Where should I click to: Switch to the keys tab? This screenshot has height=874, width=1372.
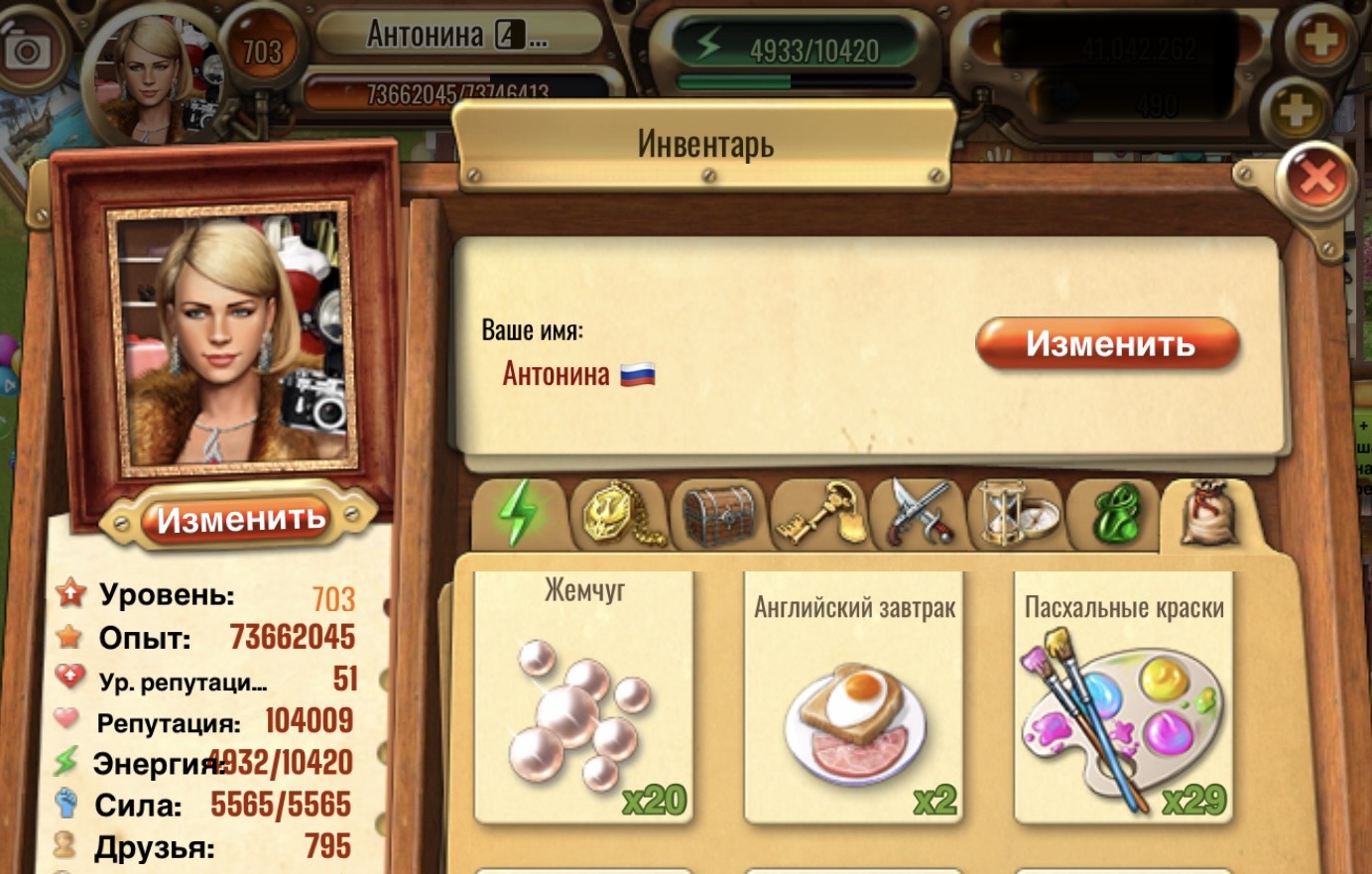[x=818, y=514]
